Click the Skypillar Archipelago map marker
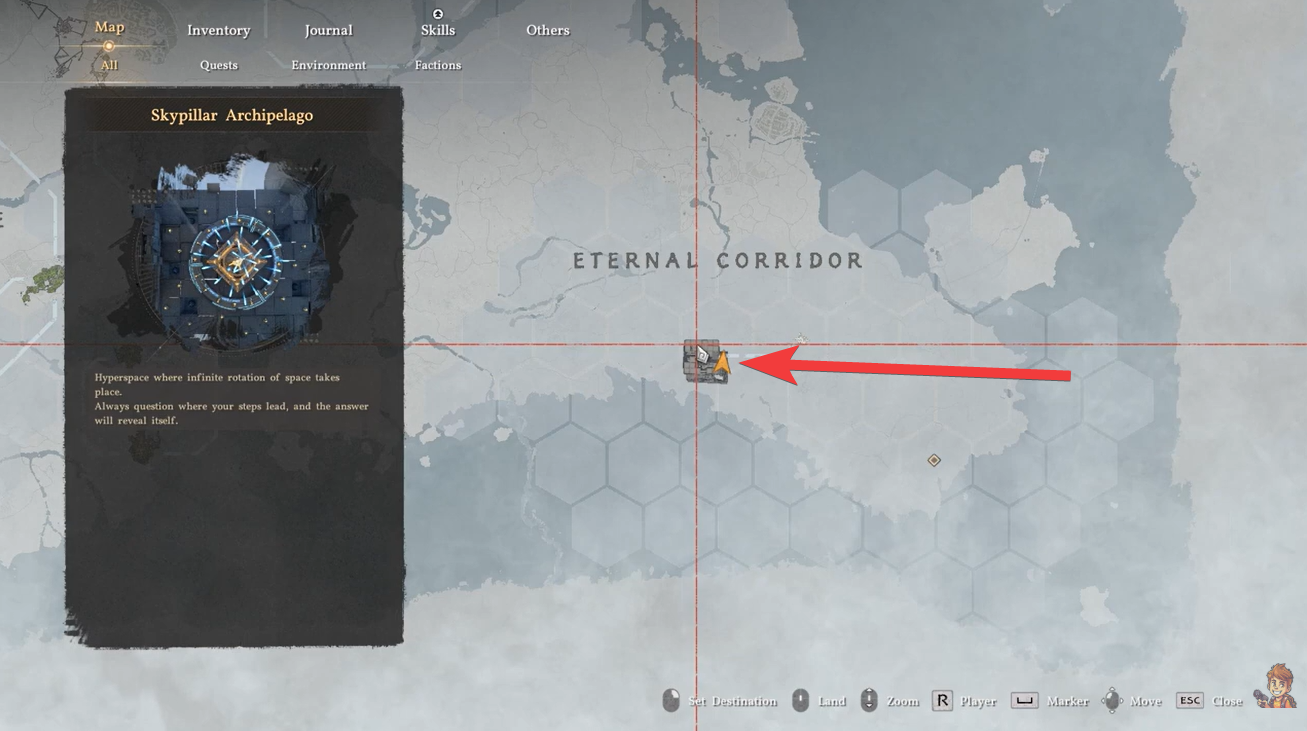The image size is (1307, 731). click(705, 361)
